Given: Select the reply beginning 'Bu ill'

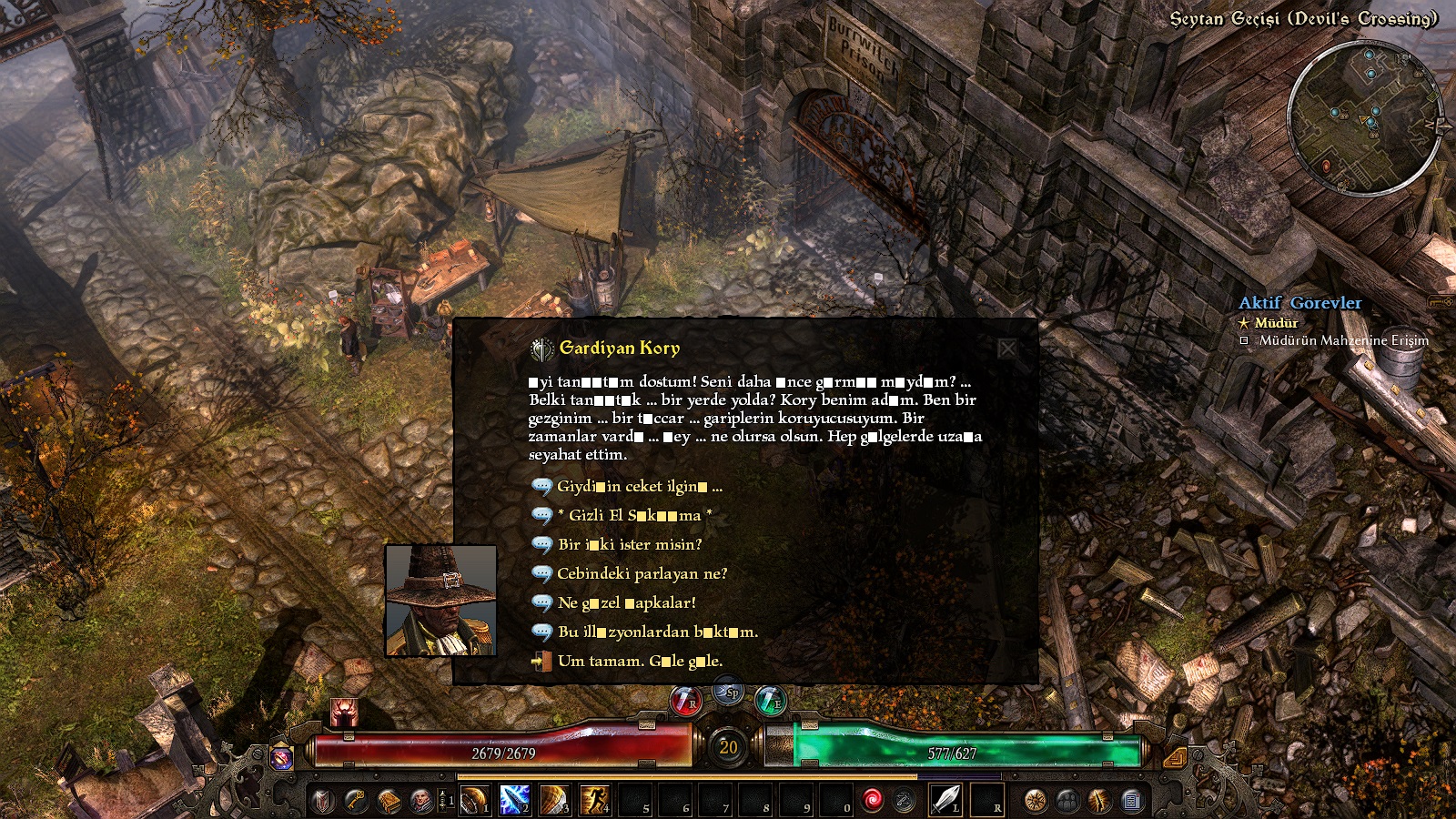Looking at the screenshot, I should coord(657,632).
